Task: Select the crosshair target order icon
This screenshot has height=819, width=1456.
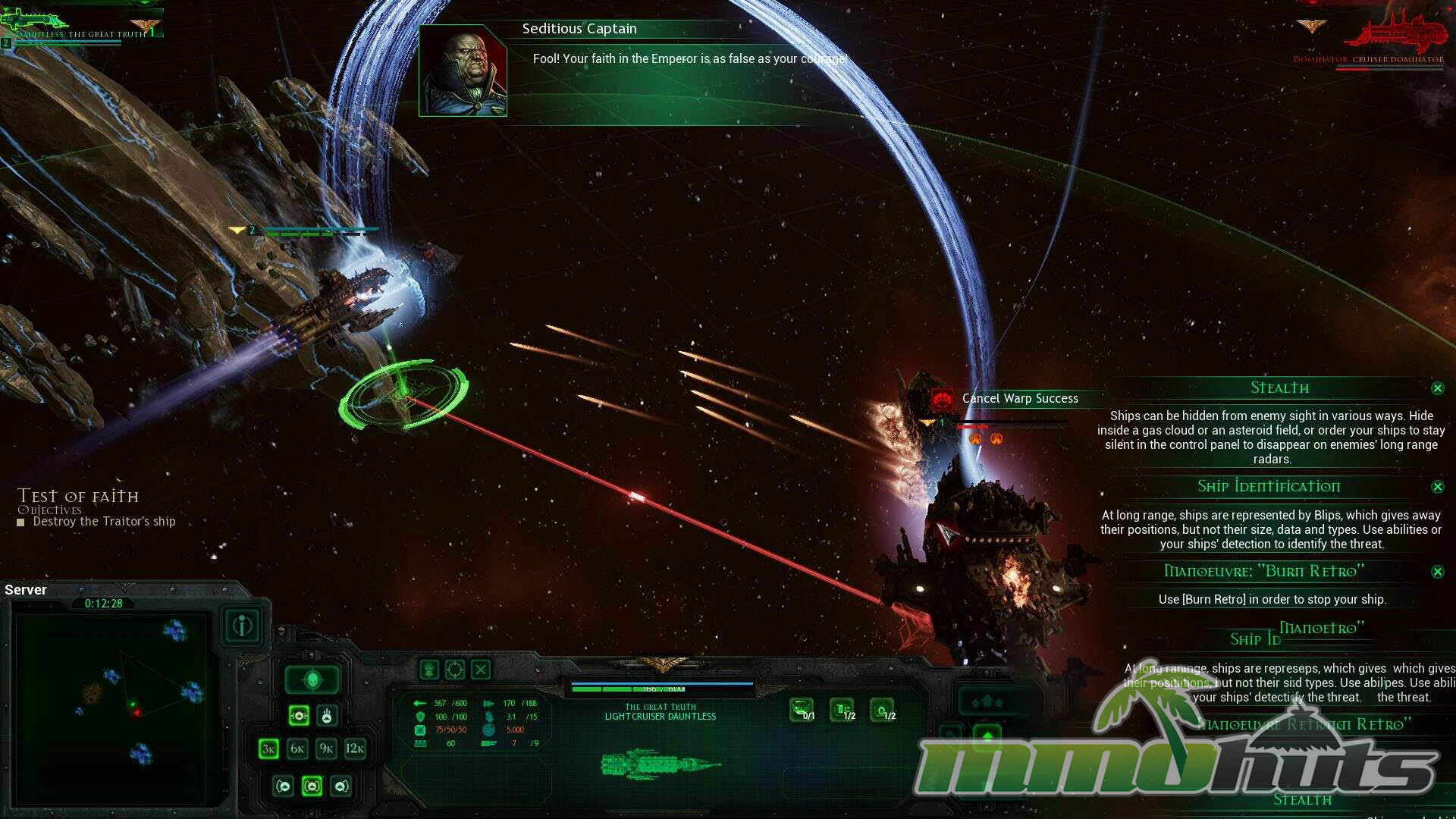Action: click(455, 670)
